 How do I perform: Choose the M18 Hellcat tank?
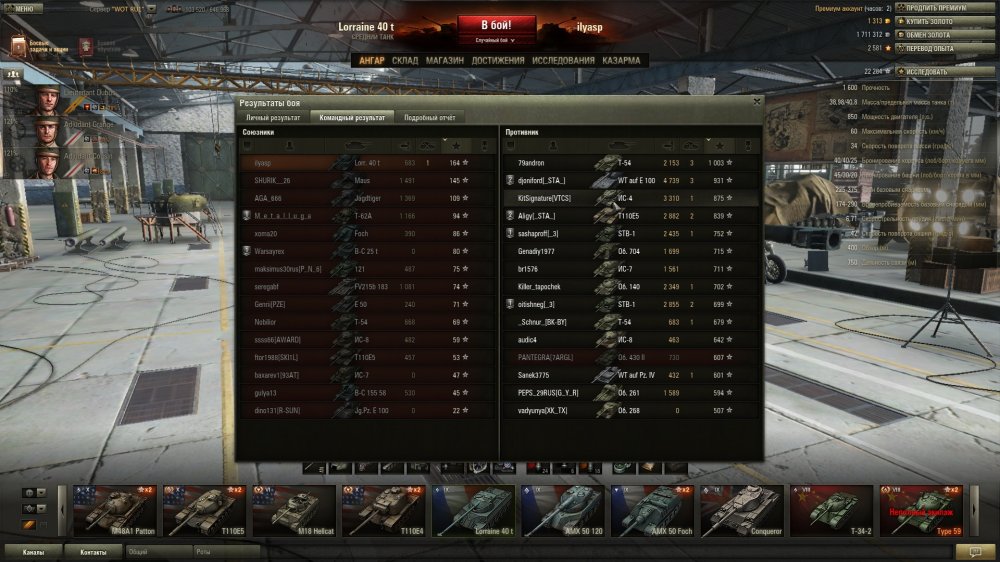coord(295,511)
